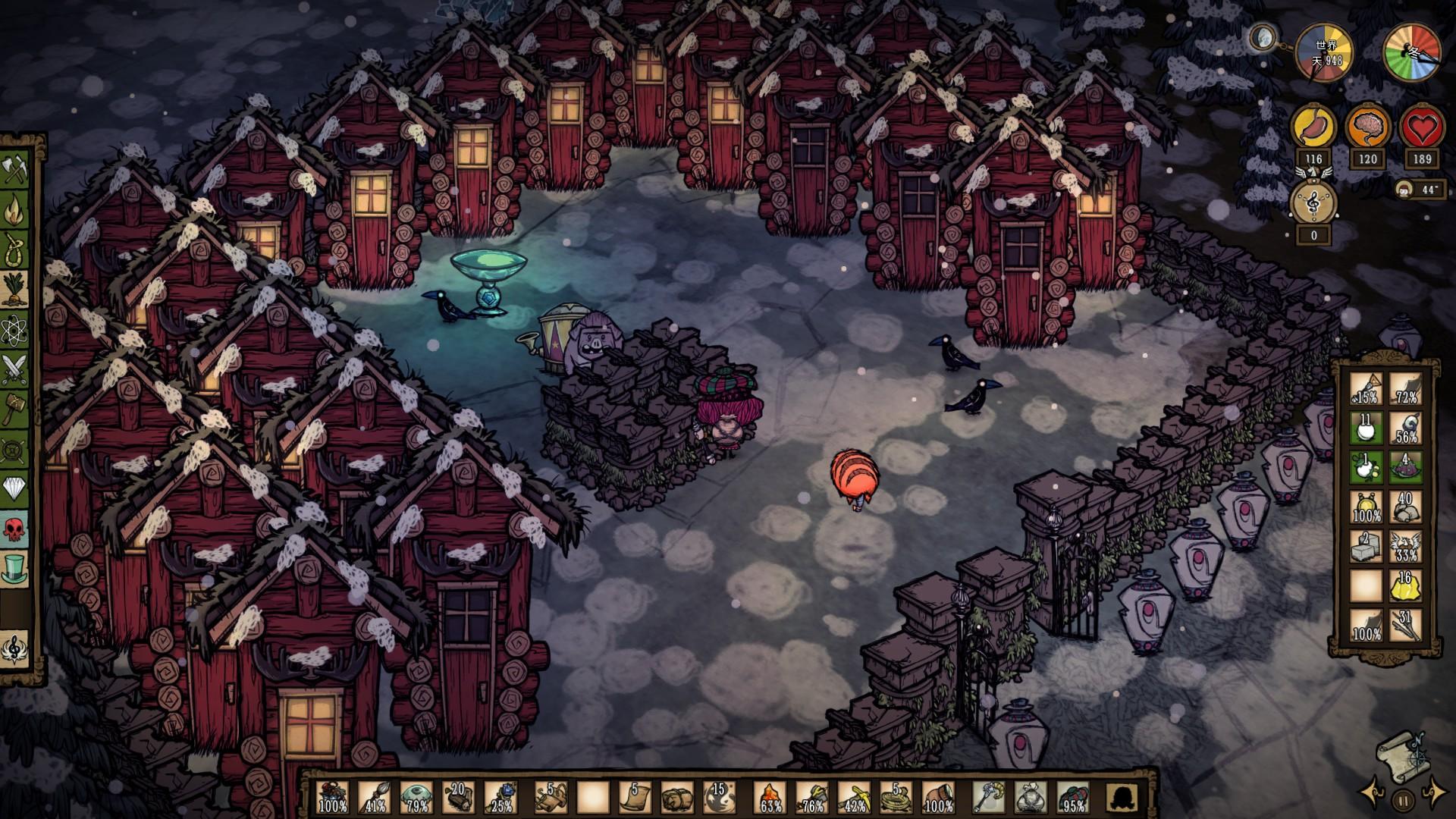Screen dimensions: 1456x819
Task: Select the crossed swords Fight tab
Action: pyautogui.click(x=15, y=369)
